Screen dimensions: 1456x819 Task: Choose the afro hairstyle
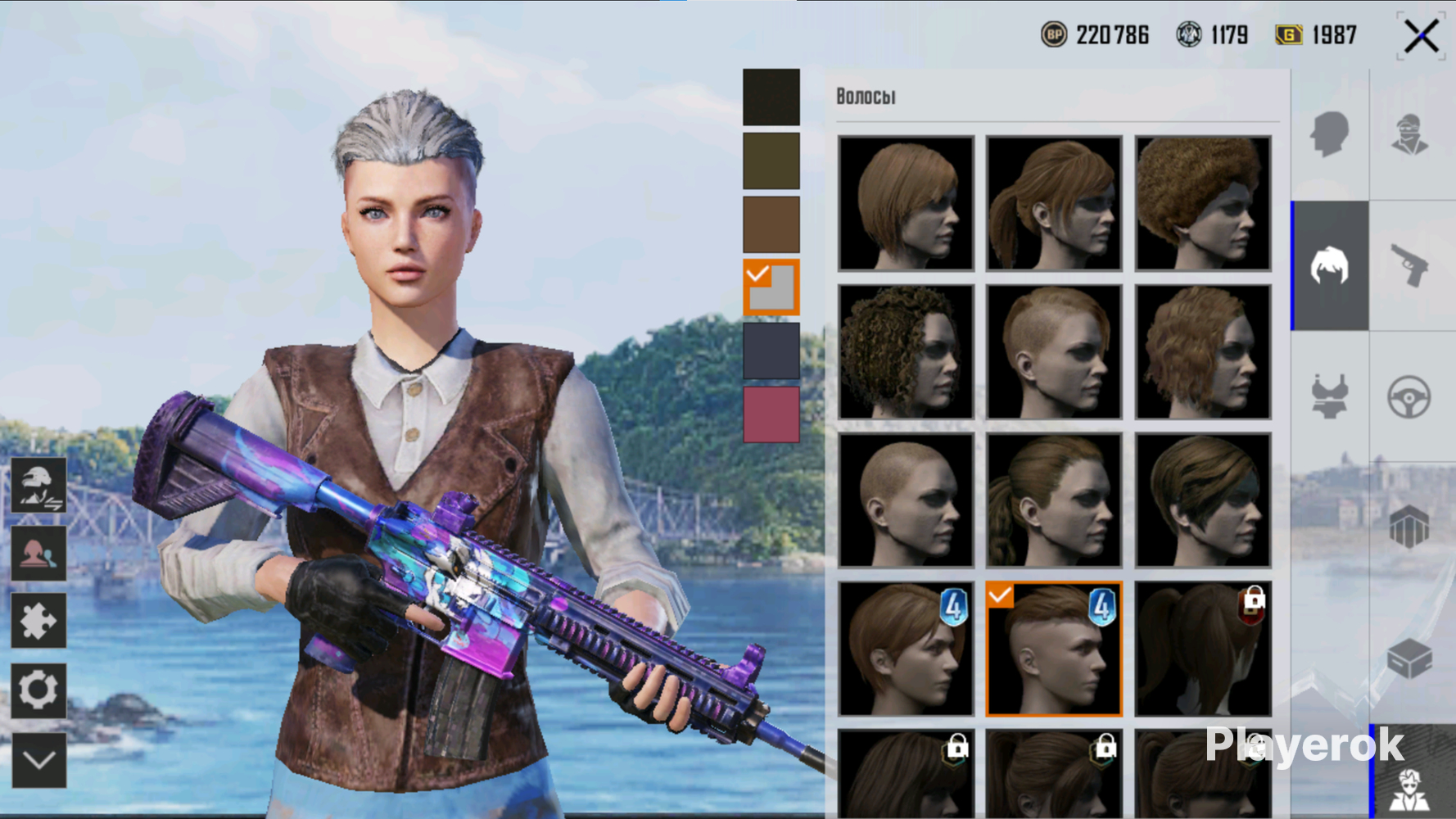point(1202,203)
